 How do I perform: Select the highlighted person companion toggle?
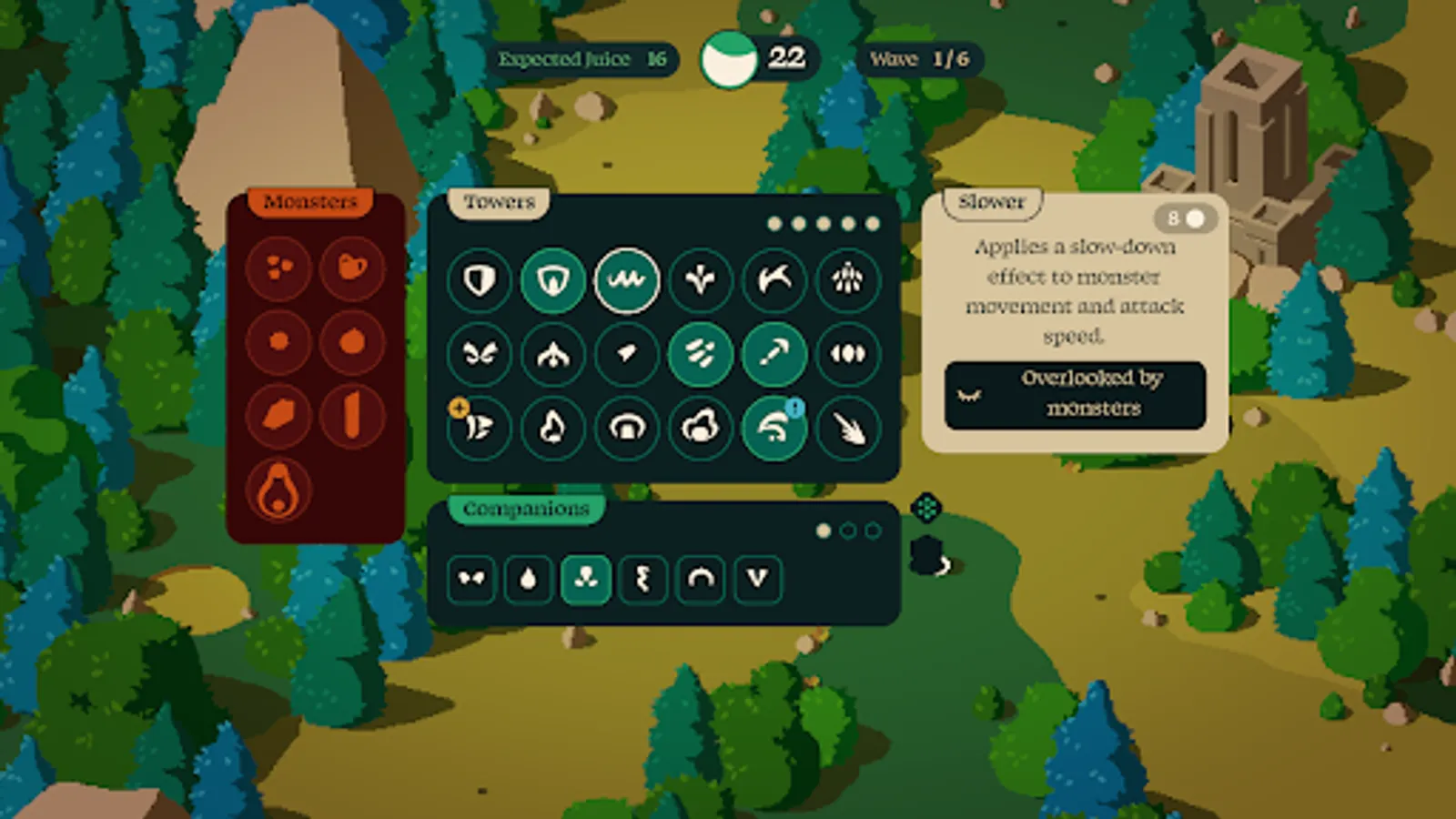click(x=585, y=580)
